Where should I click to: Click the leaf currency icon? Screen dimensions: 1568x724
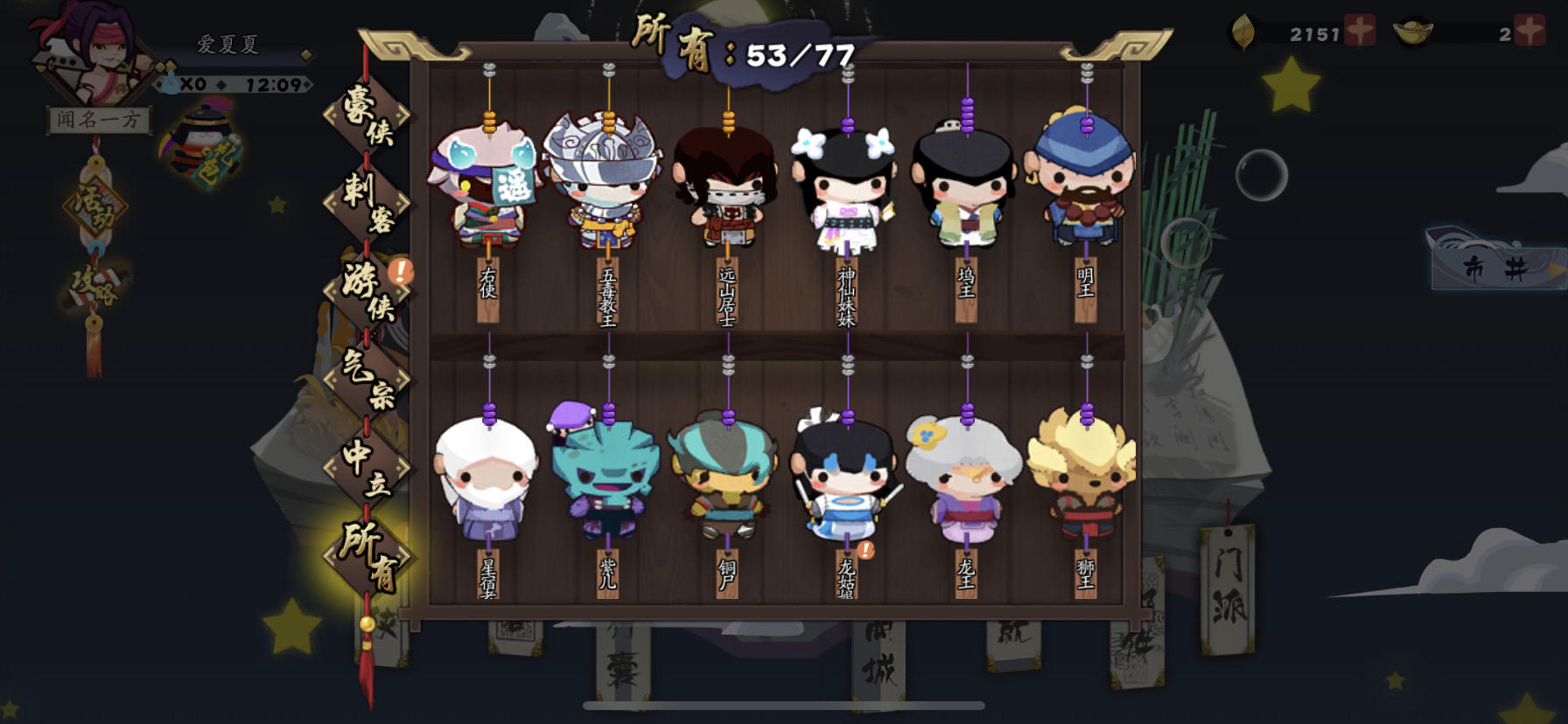[x=1246, y=29]
